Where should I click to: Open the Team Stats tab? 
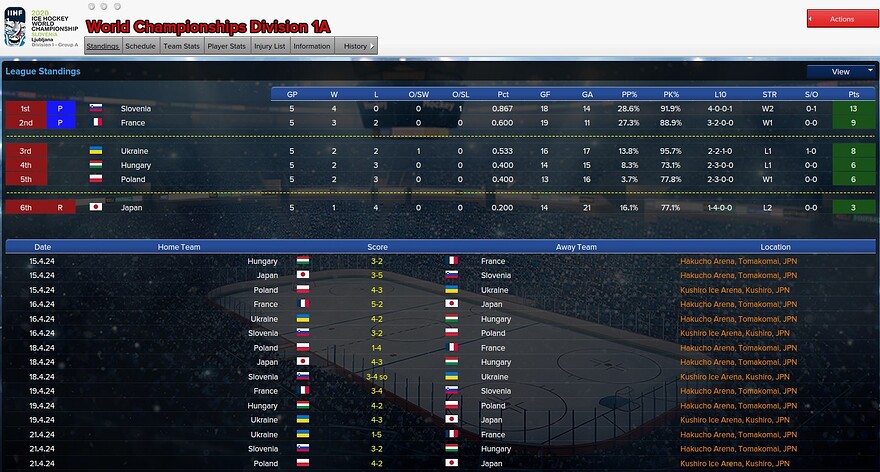click(x=182, y=46)
